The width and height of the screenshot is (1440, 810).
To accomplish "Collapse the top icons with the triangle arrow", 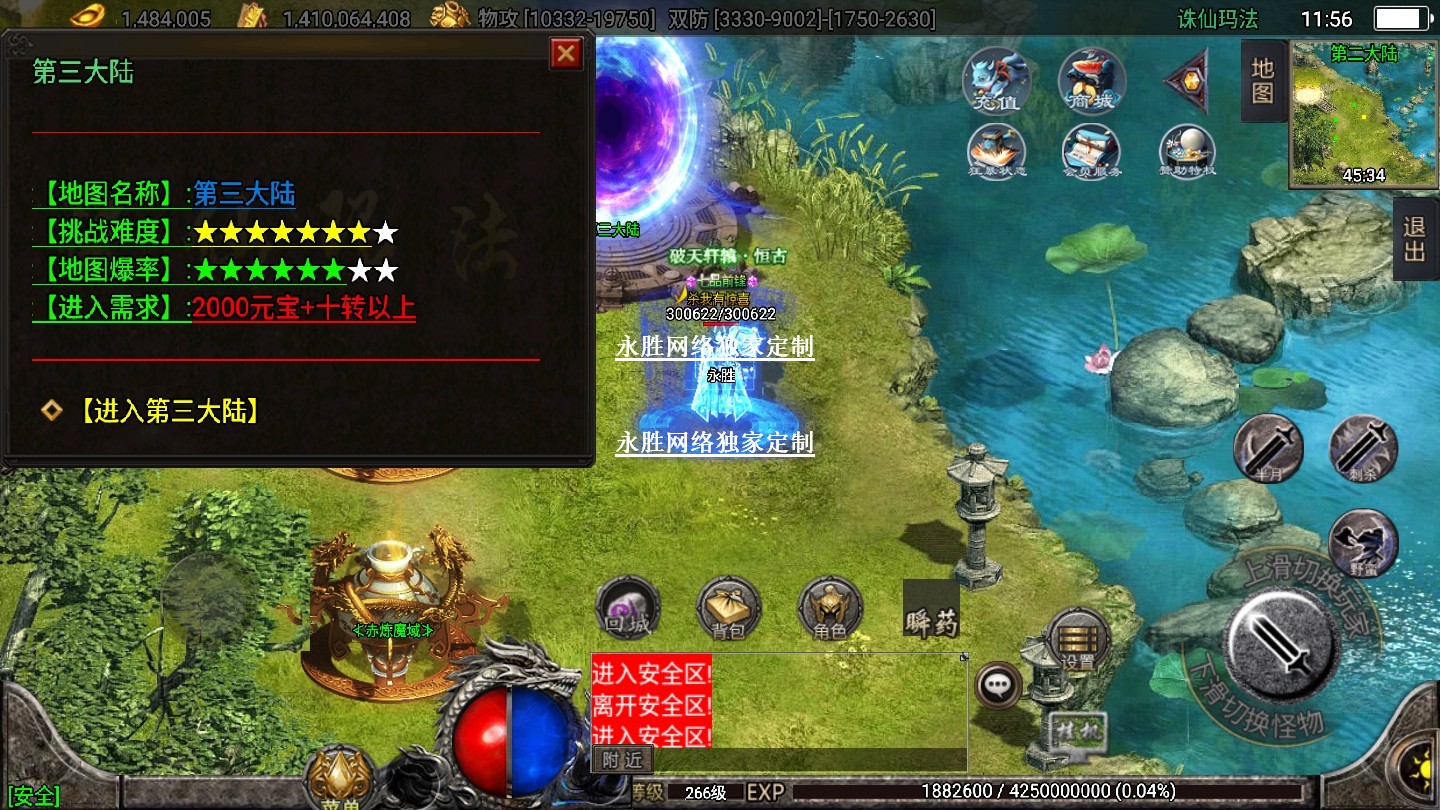I will pyautogui.click(x=1188, y=81).
